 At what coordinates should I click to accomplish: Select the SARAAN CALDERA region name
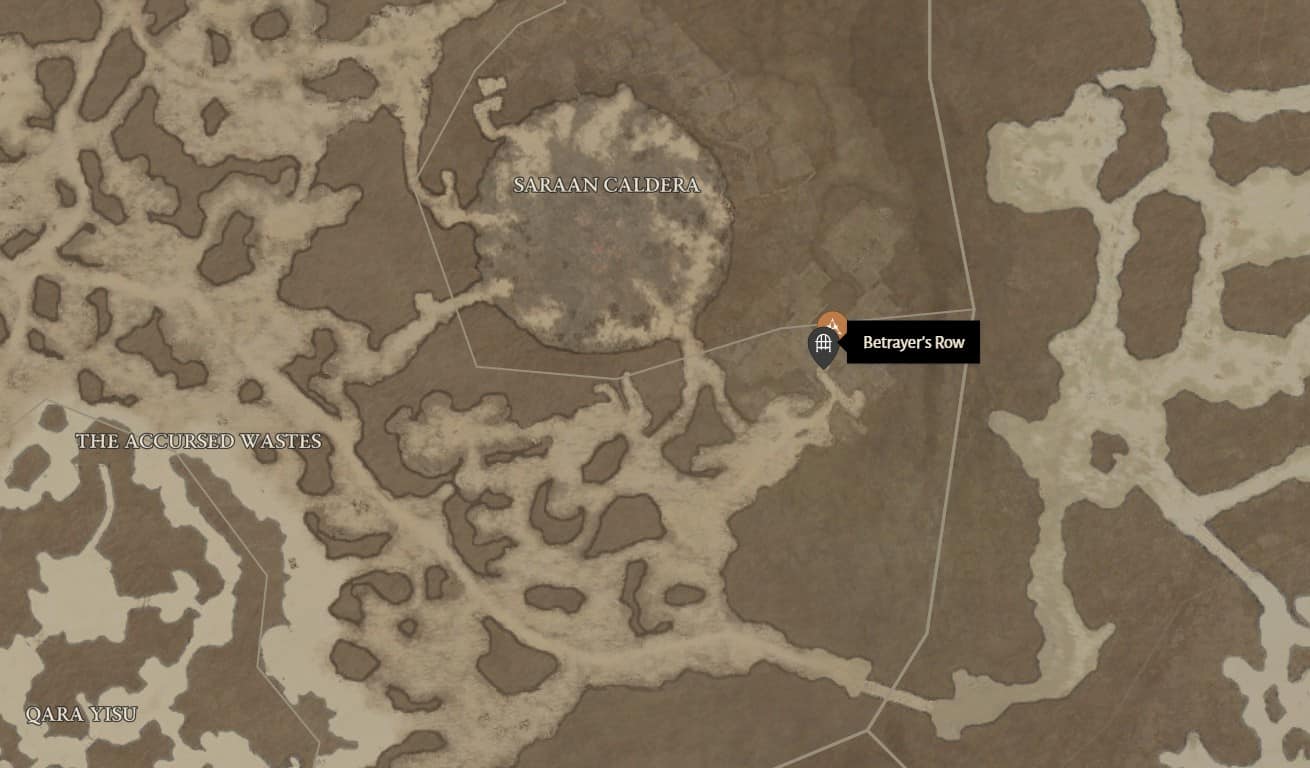pos(606,185)
